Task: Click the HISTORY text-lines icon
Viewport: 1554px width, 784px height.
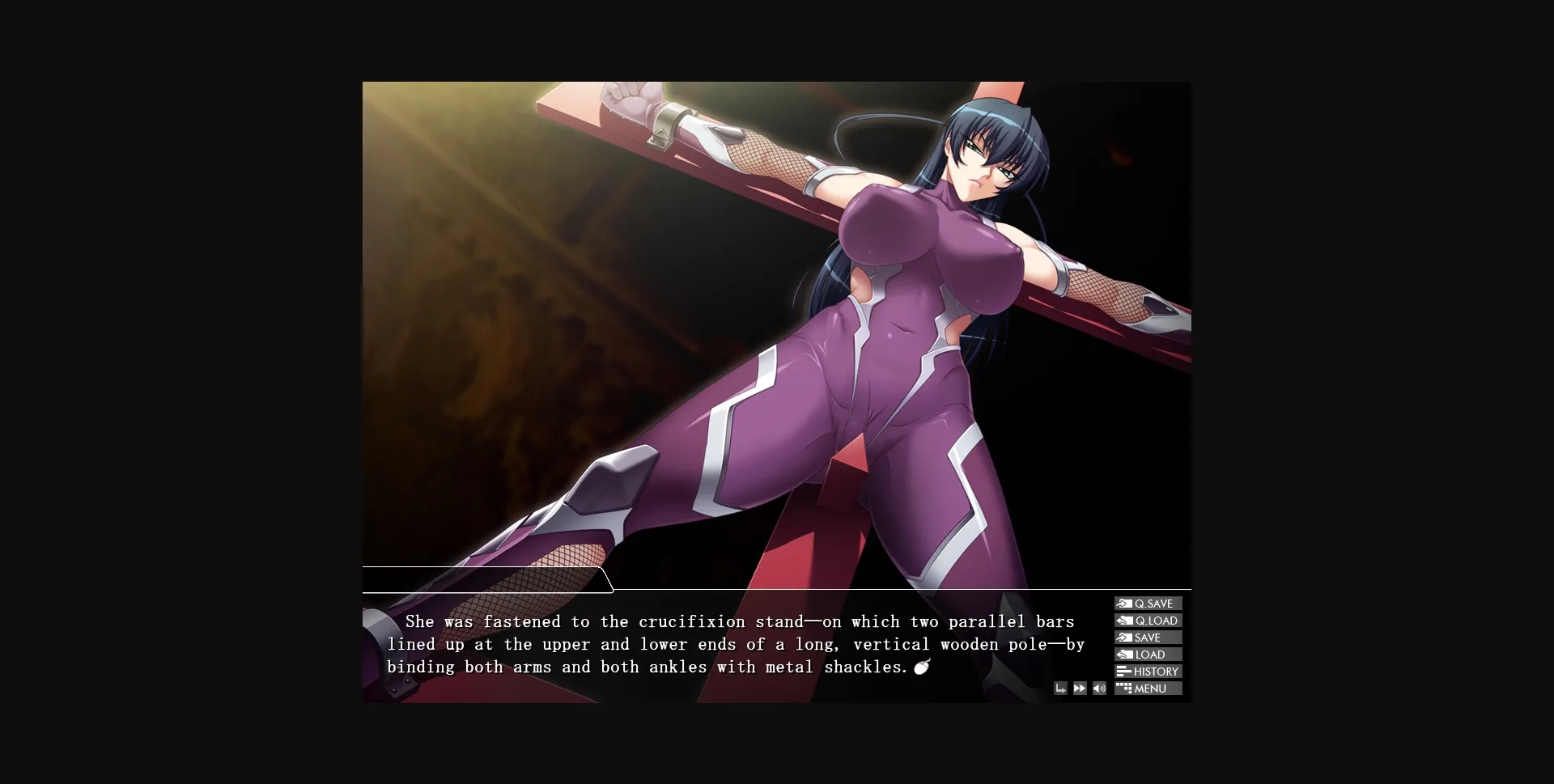Action: [1123, 672]
